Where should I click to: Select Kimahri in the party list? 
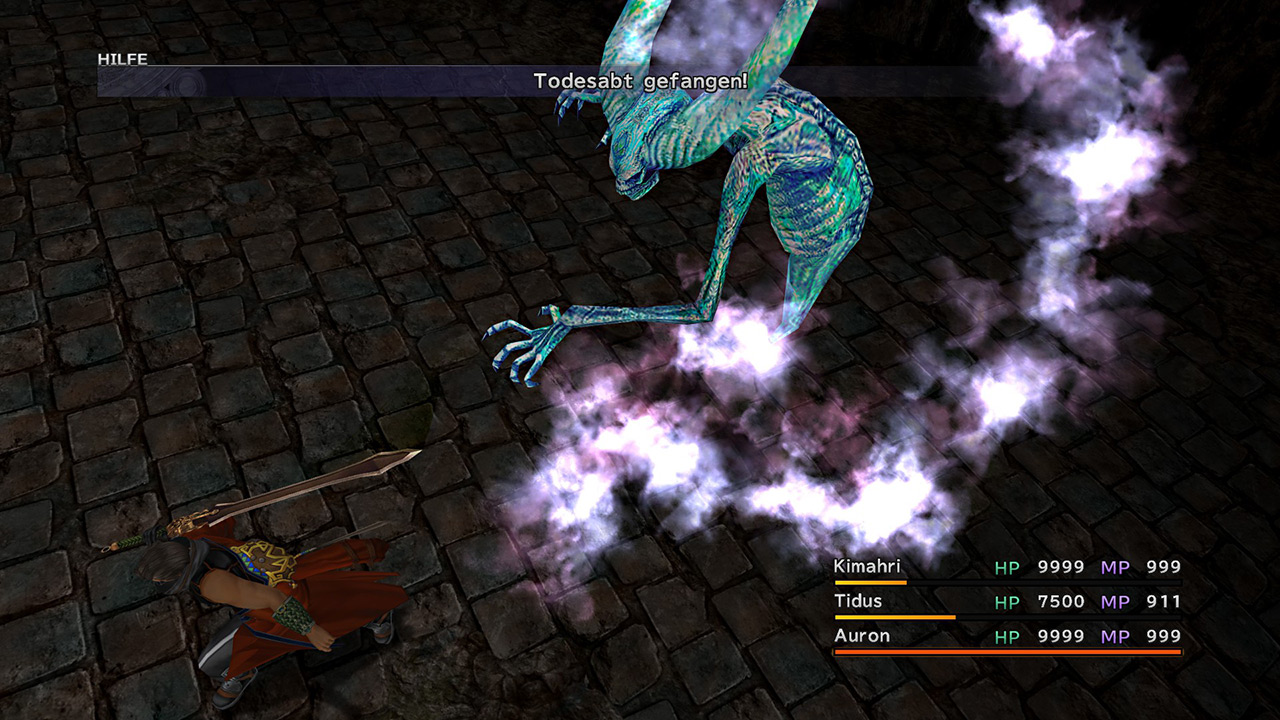pyautogui.click(x=867, y=567)
